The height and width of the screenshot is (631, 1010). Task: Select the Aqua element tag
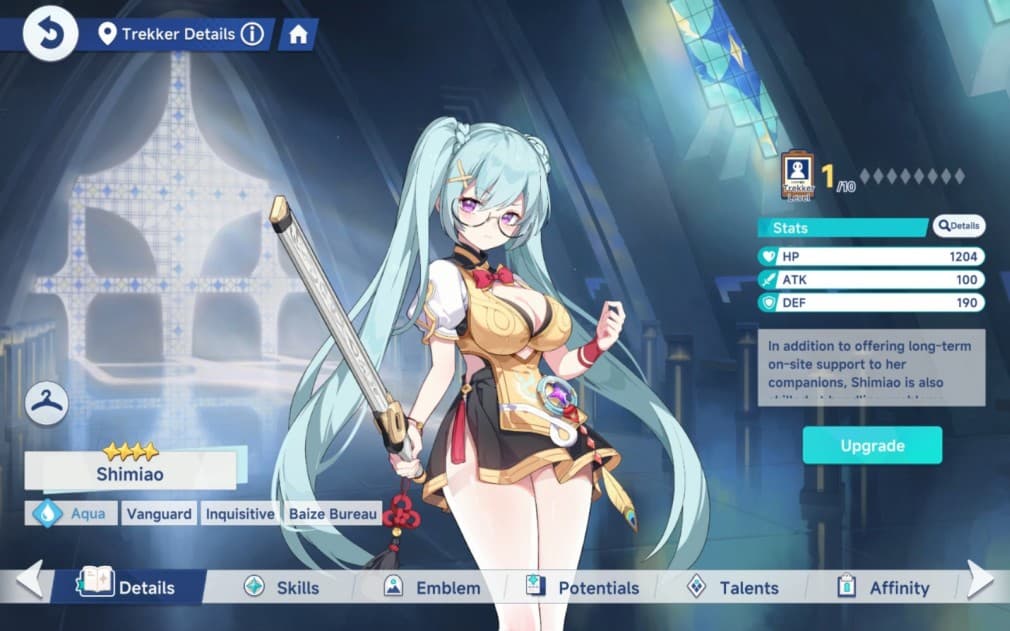tap(71, 514)
